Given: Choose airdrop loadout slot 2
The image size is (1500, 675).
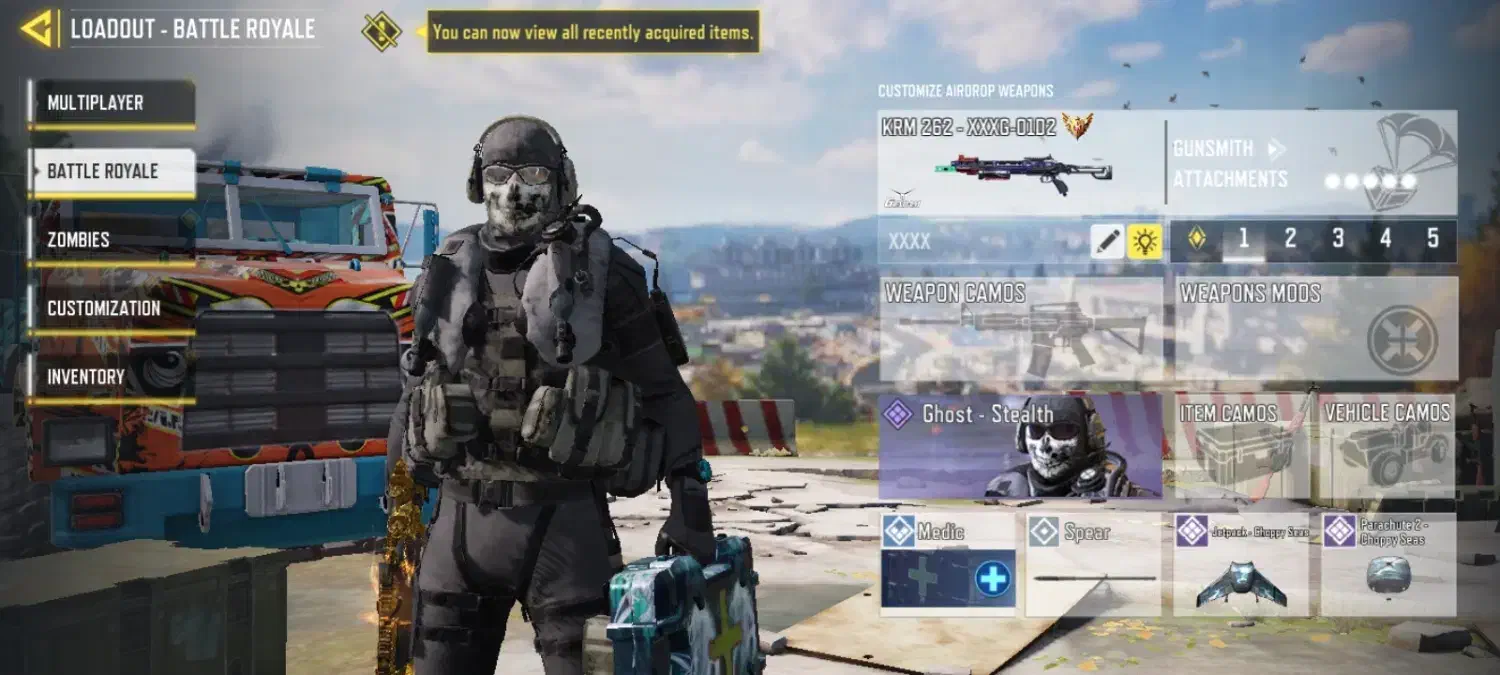Looking at the screenshot, I should [x=1290, y=239].
